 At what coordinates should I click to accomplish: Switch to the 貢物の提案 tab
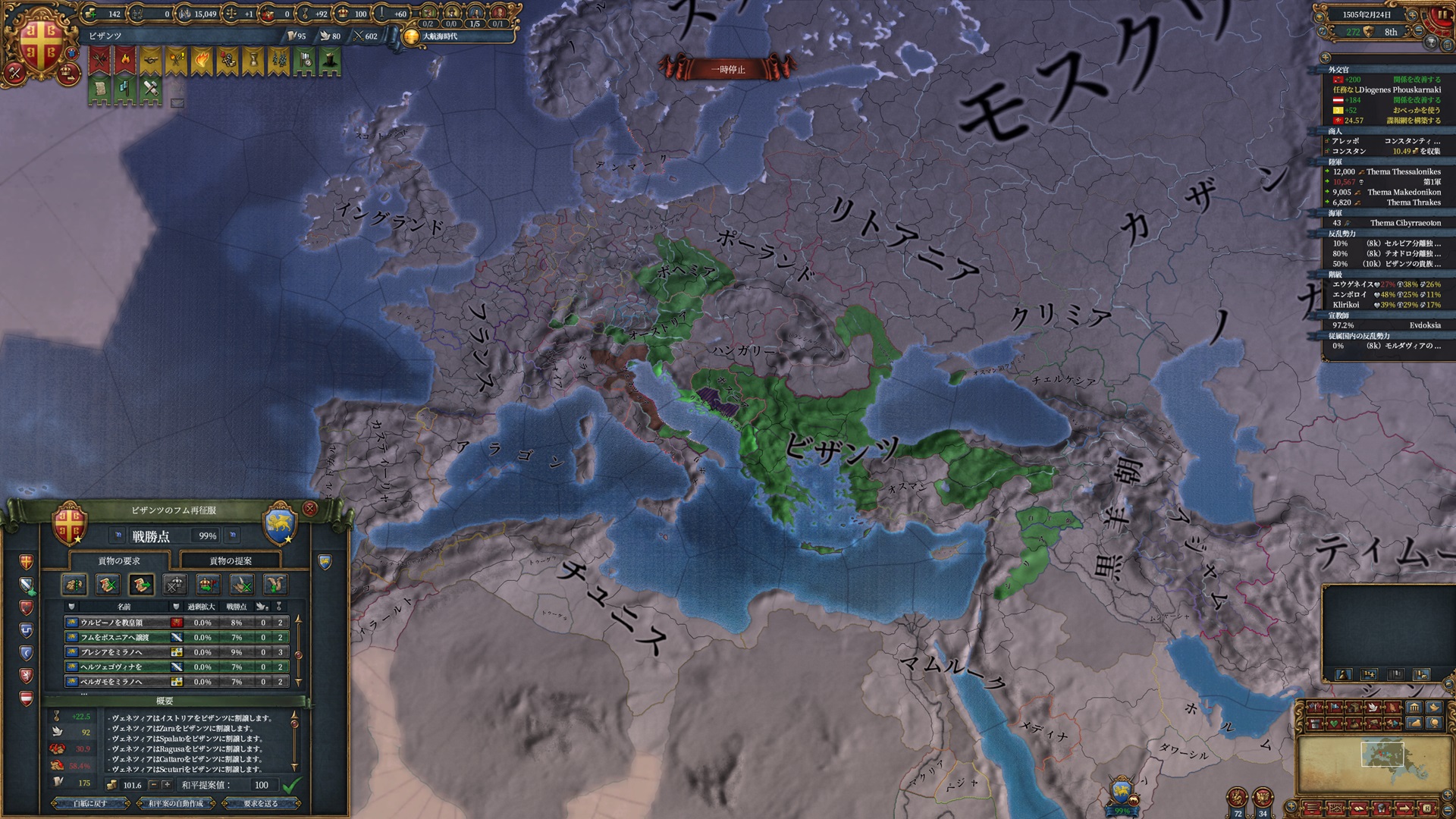click(x=231, y=562)
